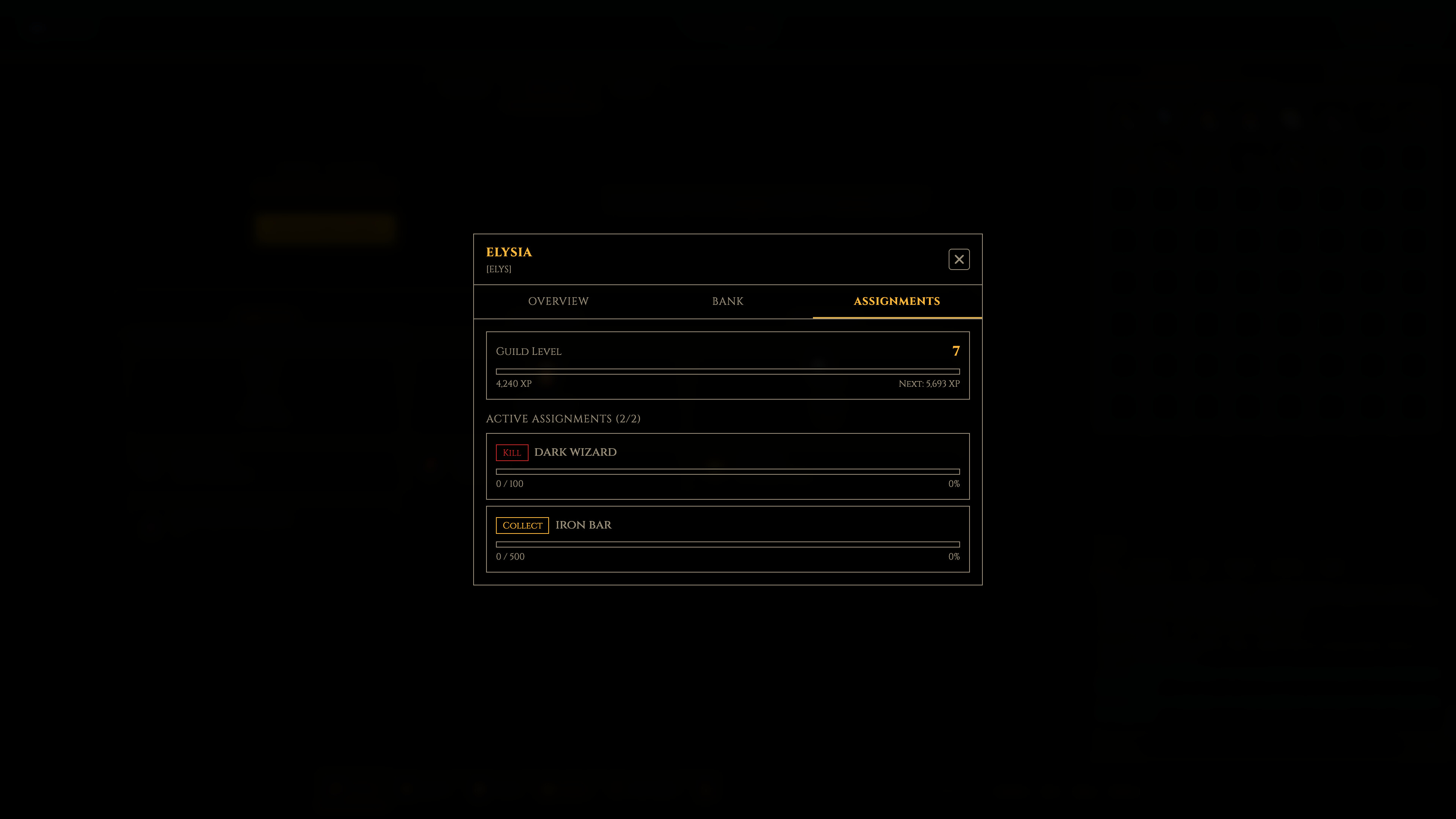Switch to the Overview tab
This screenshot has height=819, width=1456.
[558, 301]
